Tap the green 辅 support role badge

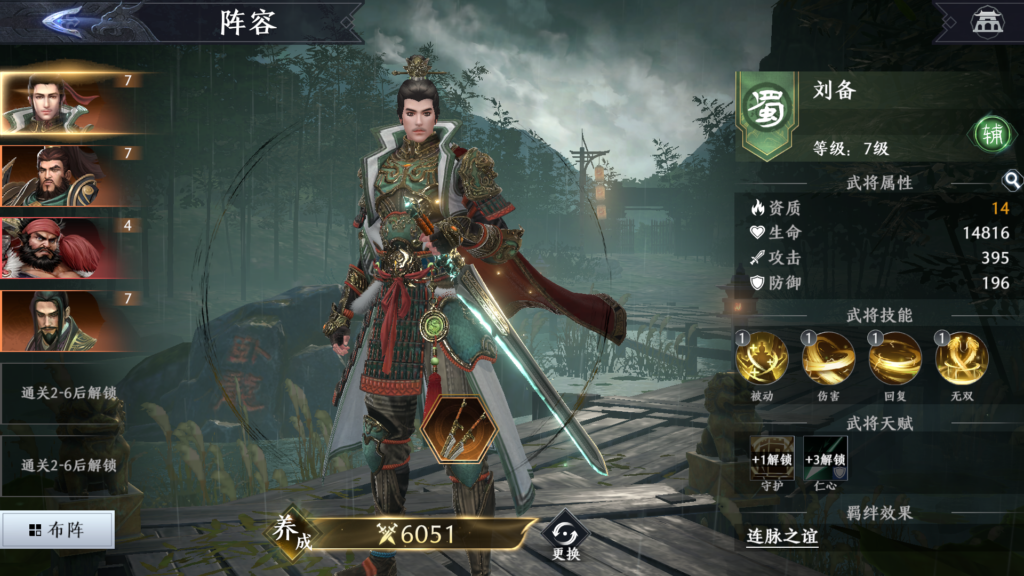click(x=992, y=135)
